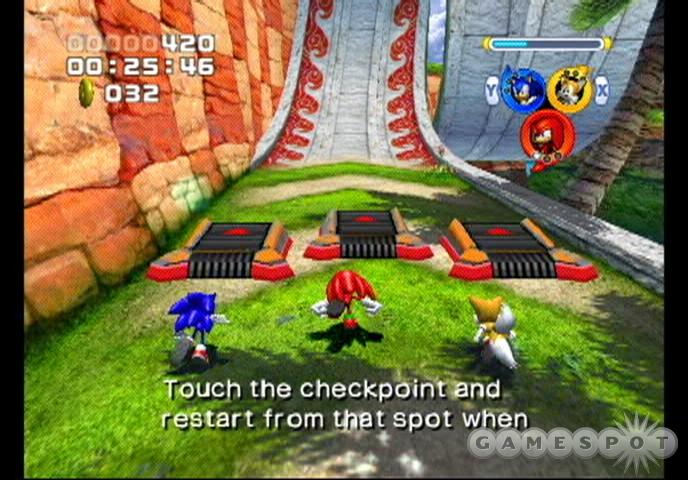Choose the Knuckles leader portrait
Image resolution: width=688 pixels, height=480 pixels.
click(x=546, y=138)
